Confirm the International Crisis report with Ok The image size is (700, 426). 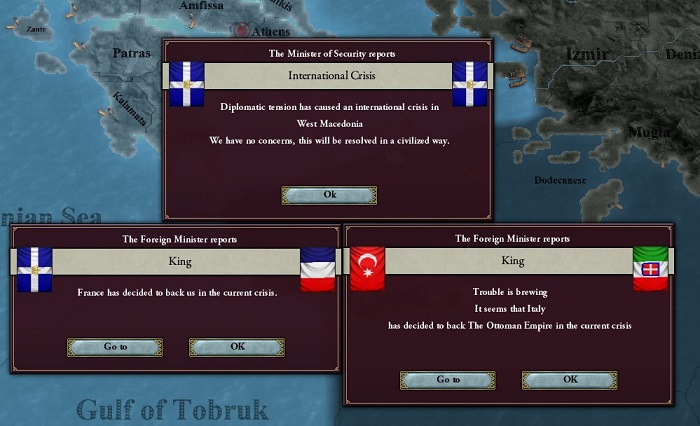click(x=329, y=195)
